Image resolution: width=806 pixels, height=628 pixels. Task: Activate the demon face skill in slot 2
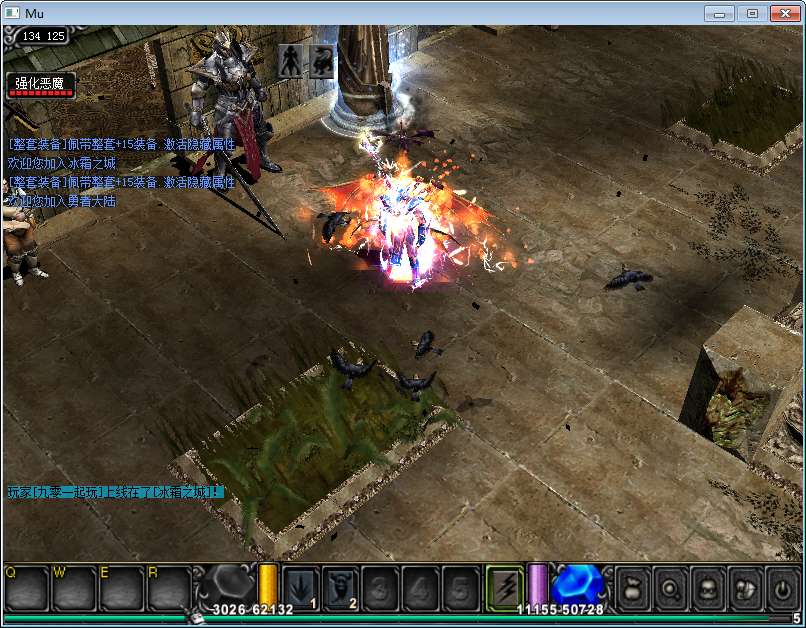pyautogui.click(x=341, y=586)
